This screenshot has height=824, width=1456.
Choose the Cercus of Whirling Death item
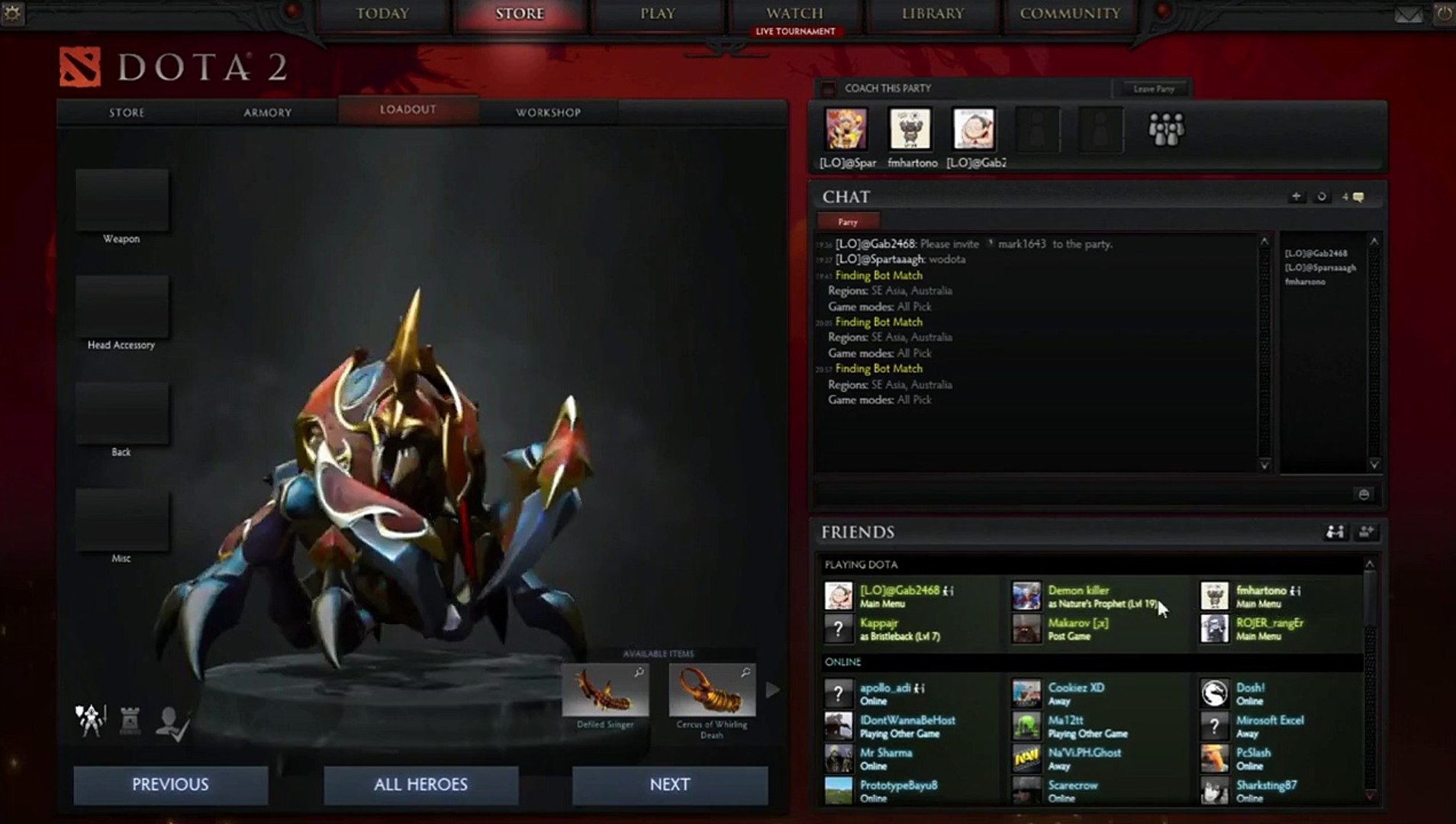[712, 690]
